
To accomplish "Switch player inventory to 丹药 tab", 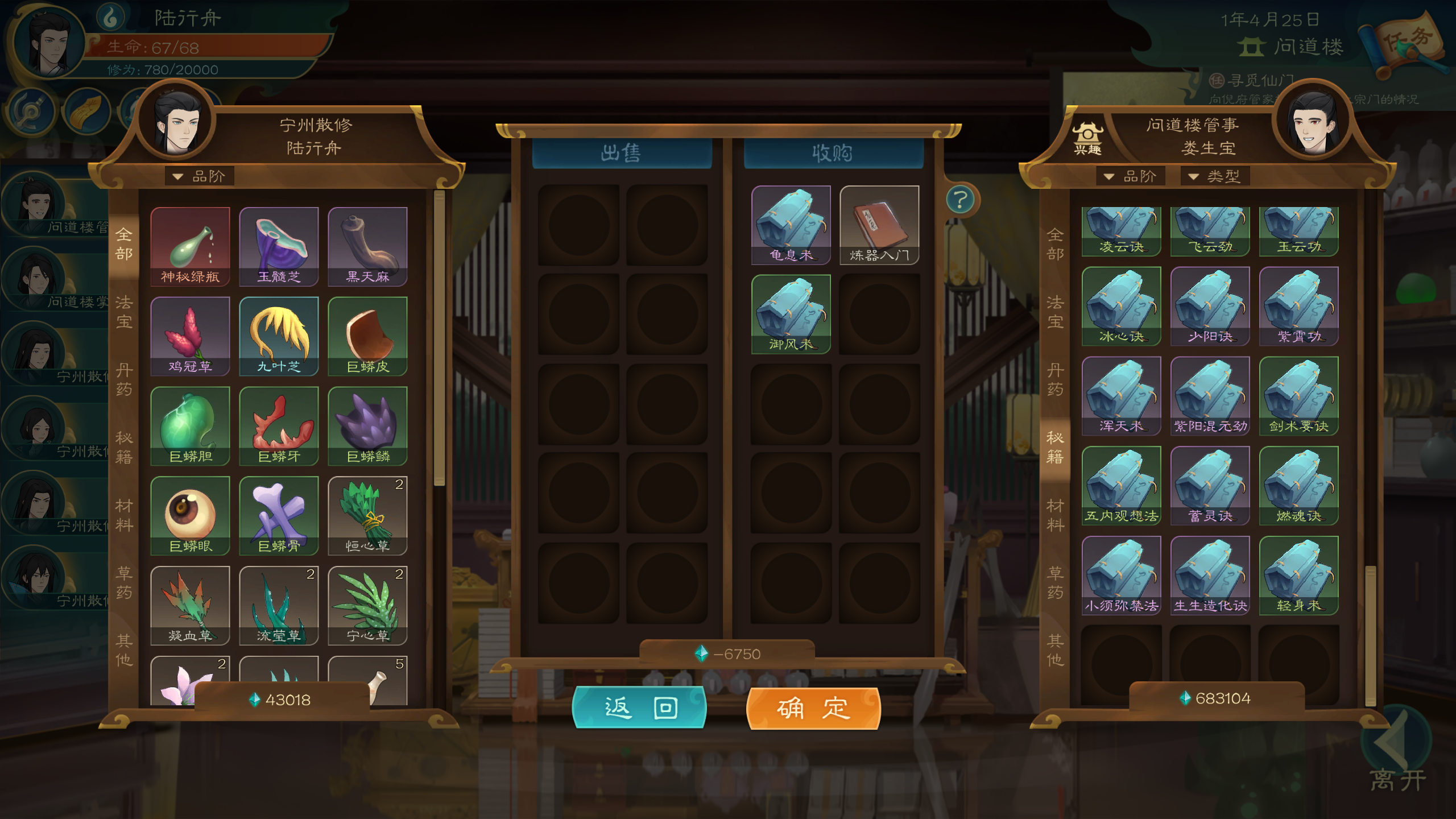I will (124, 380).
